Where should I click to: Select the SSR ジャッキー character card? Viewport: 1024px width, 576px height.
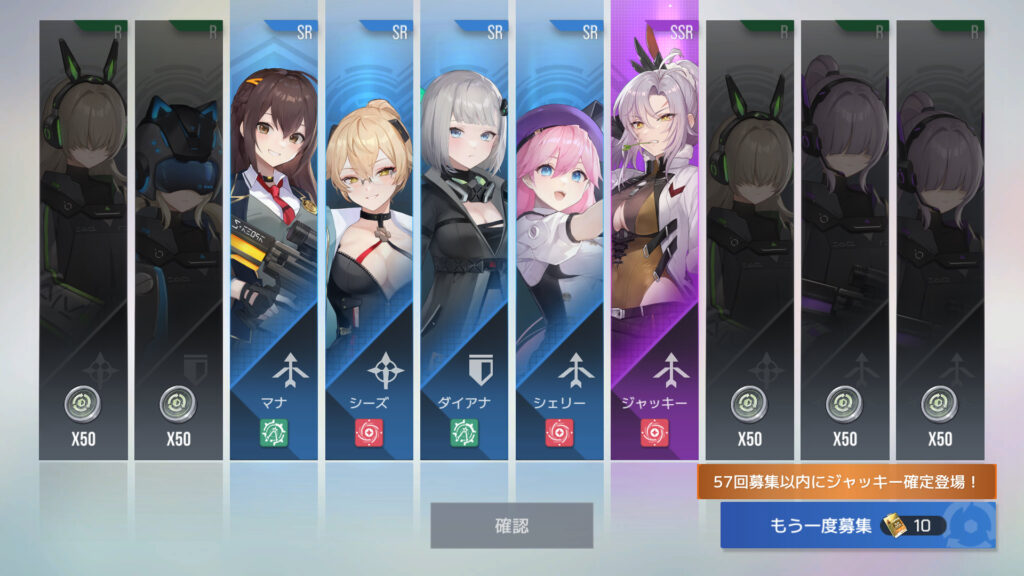654,240
